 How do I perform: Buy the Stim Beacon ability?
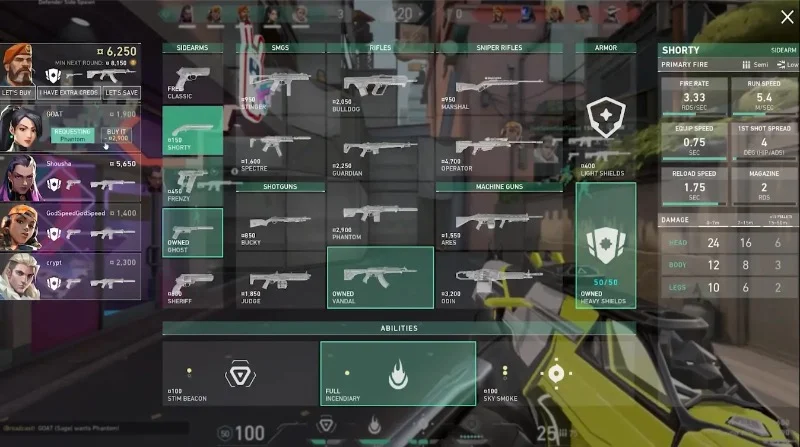[x=239, y=374]
